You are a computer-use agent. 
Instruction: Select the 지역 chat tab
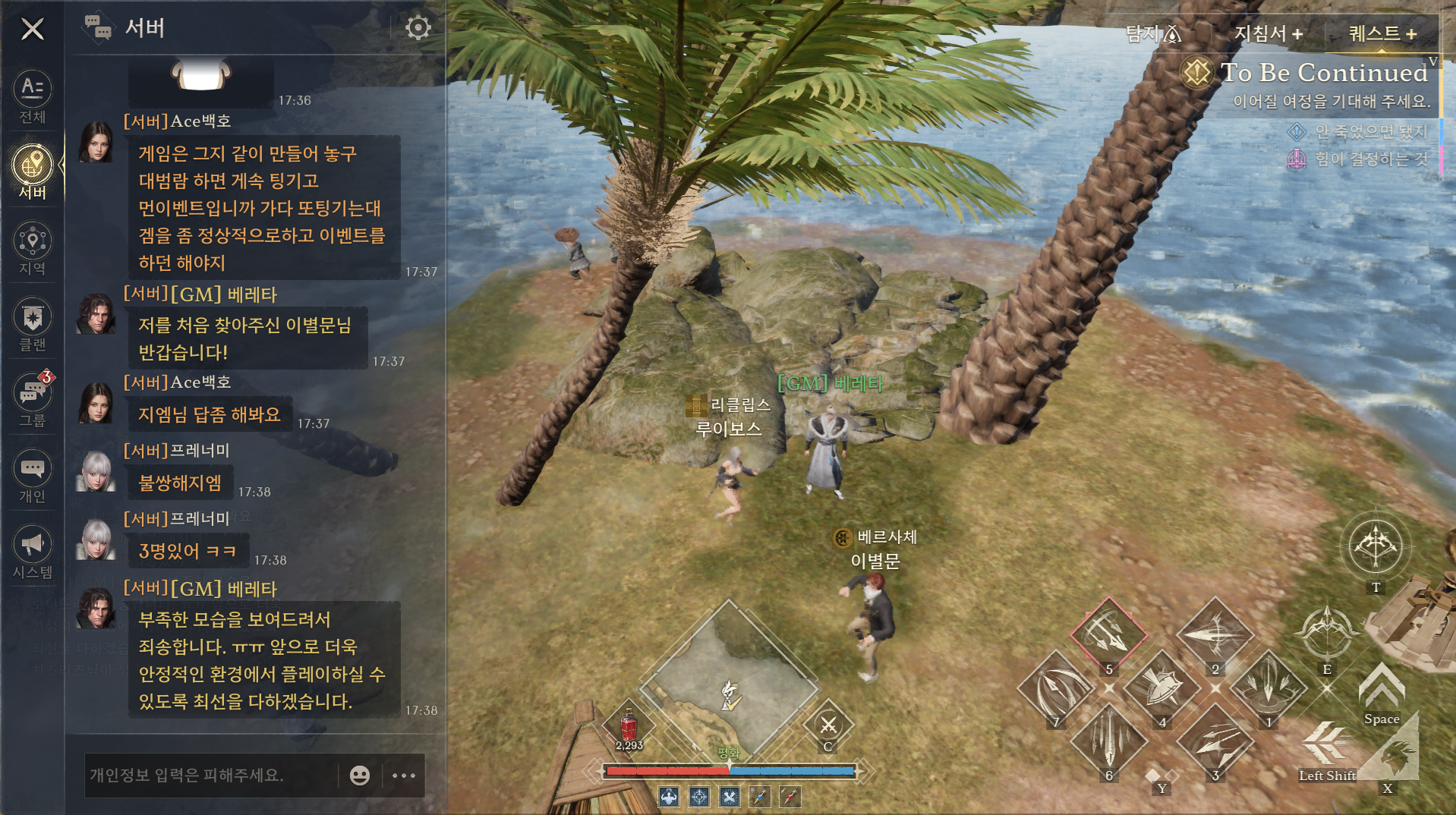point(33,248)
